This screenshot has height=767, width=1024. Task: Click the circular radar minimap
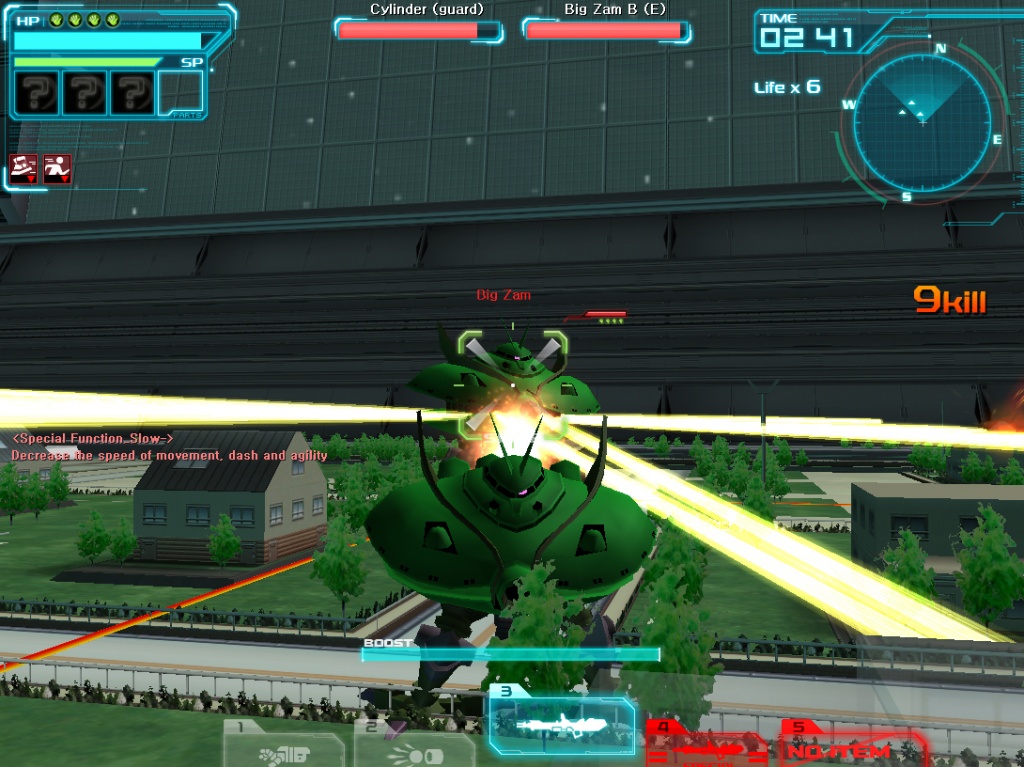point(922,121)
